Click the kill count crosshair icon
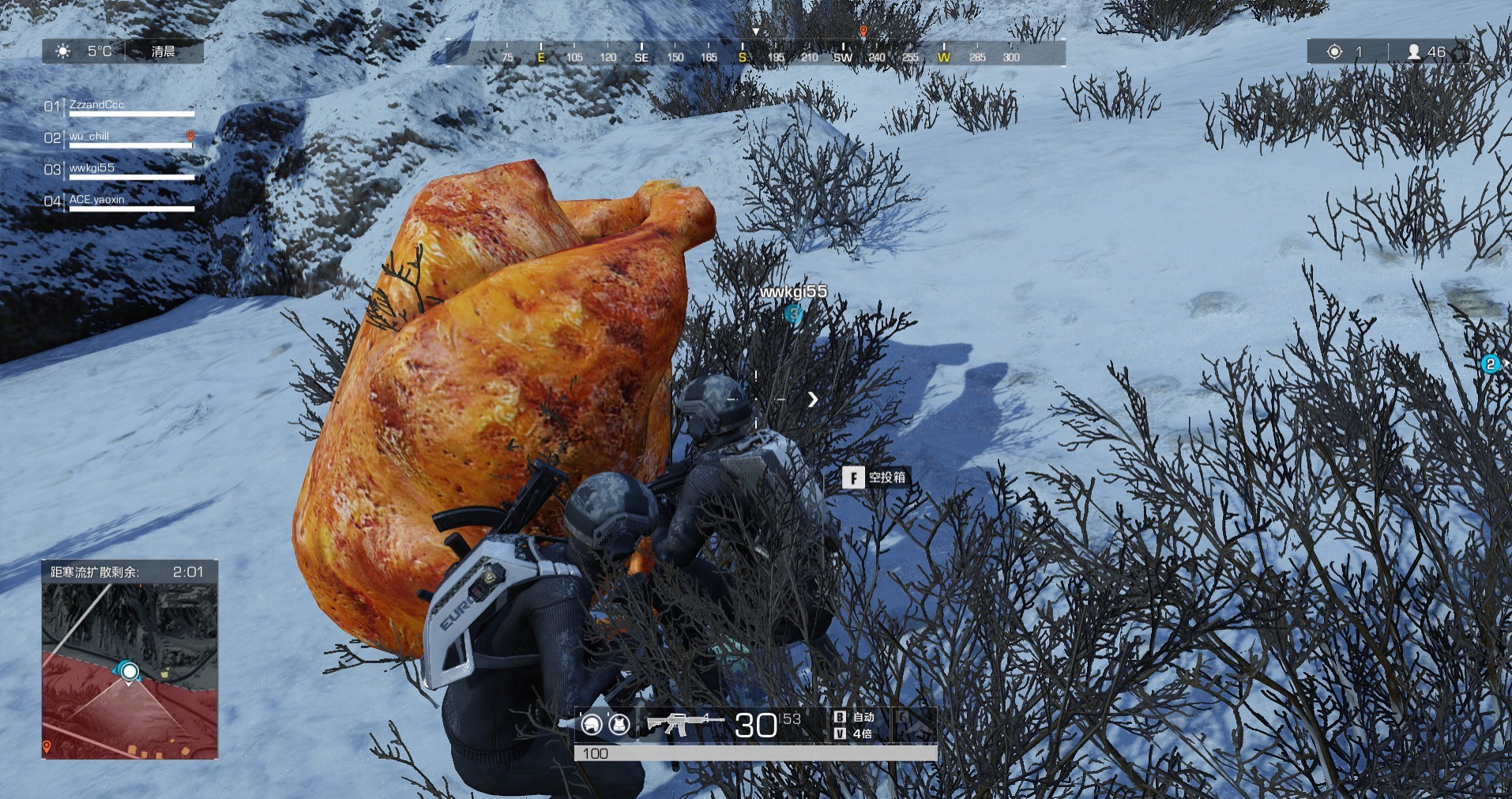This screenshot has width=1512, height=799. tap(1334, 52)
